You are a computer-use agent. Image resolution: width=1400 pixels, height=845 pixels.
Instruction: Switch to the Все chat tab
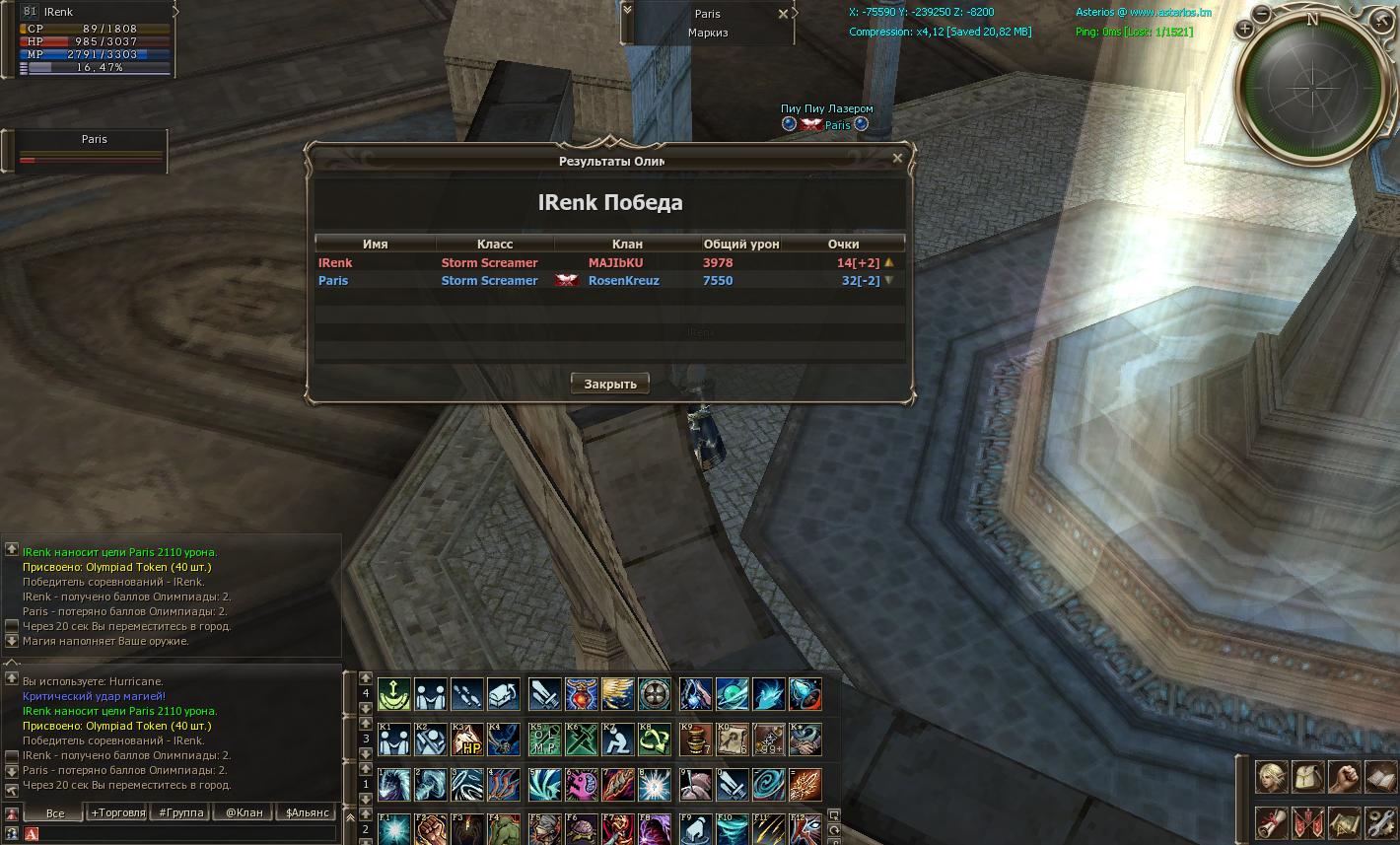[55, 813]
